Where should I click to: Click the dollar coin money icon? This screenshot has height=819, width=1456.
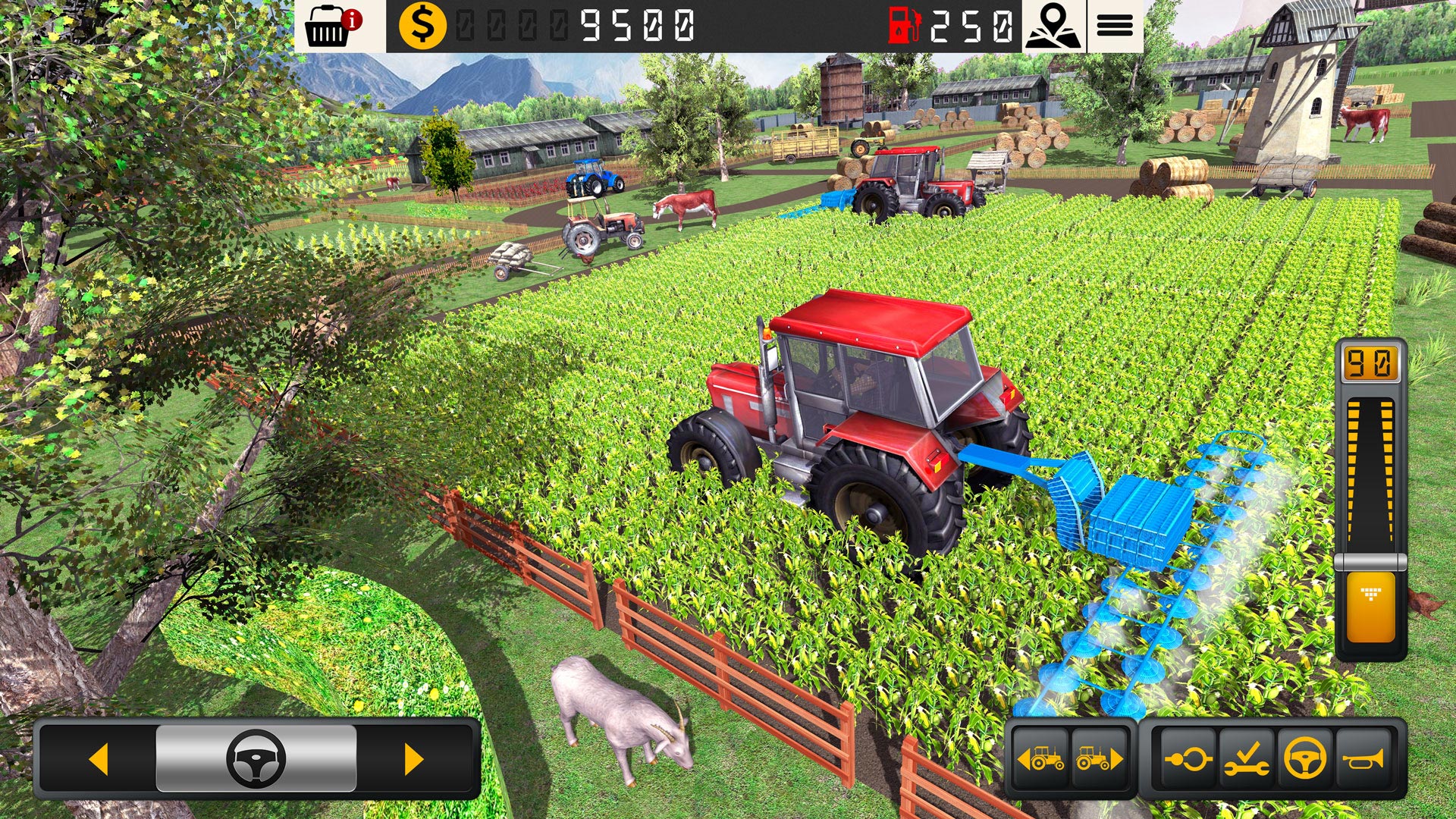tap(425, 27)
